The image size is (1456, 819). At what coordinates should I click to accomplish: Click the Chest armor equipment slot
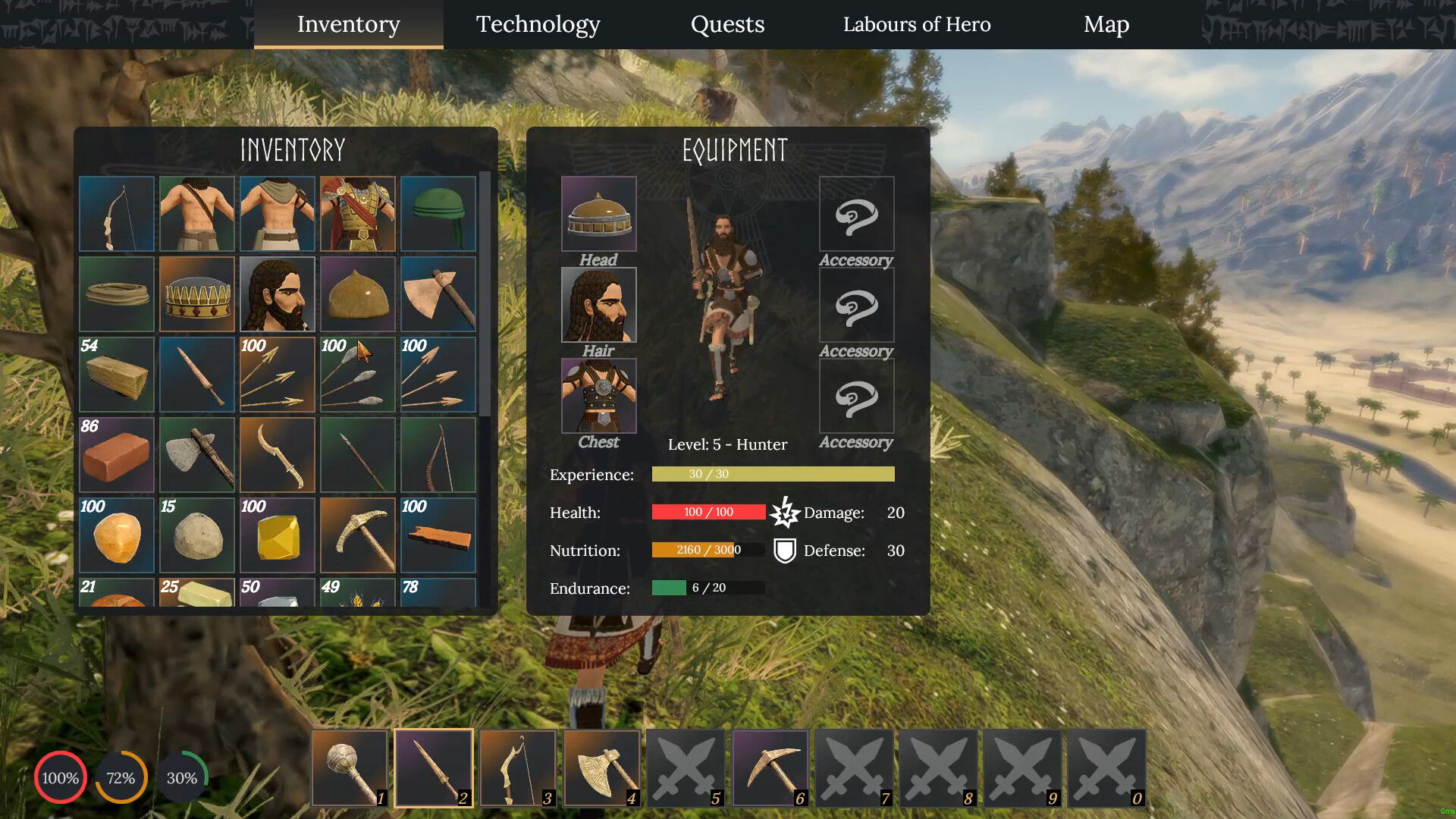[x=598, y=395]
